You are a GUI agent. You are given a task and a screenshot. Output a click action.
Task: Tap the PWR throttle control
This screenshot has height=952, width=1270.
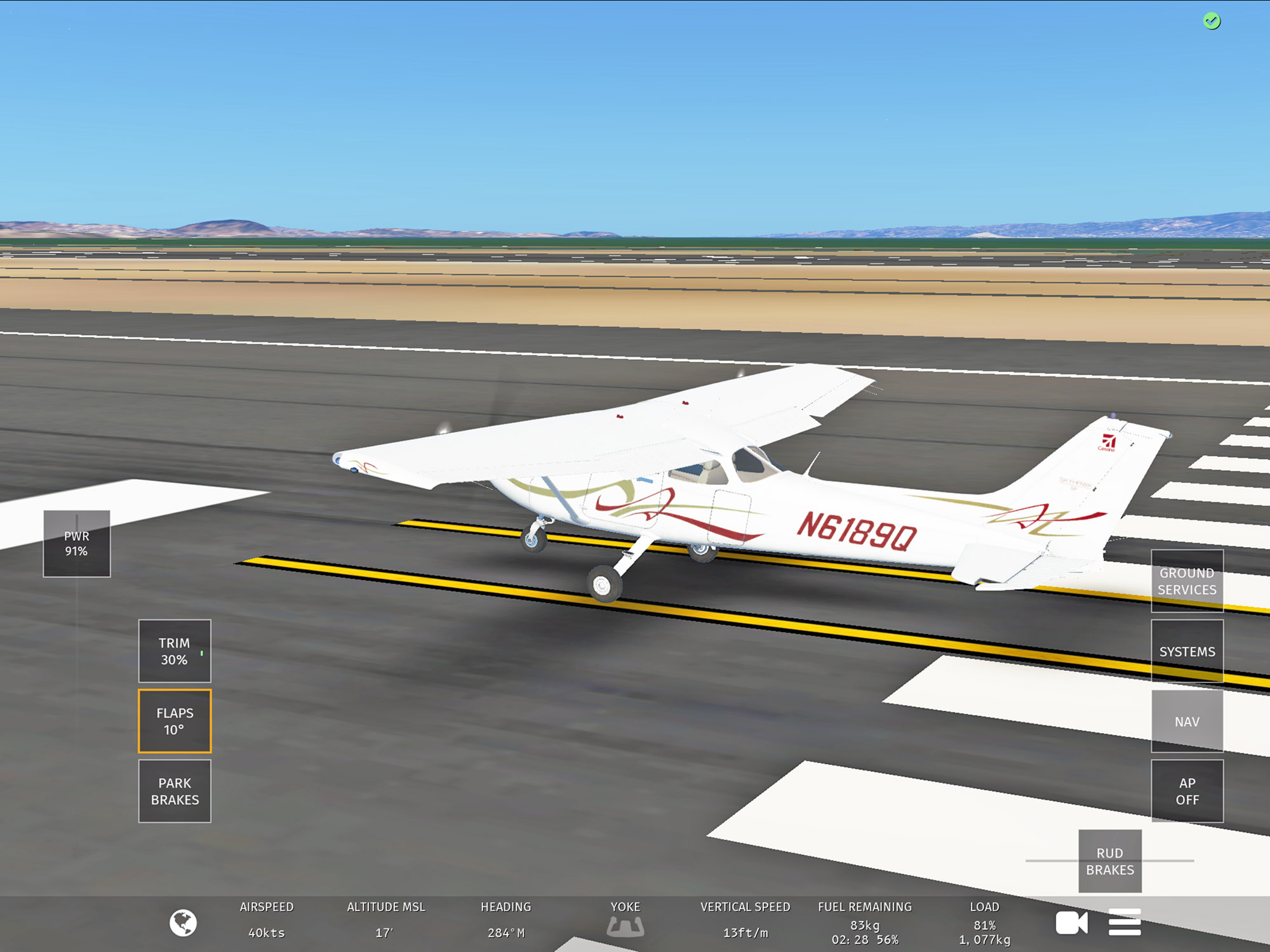click(x=76, y=544)
